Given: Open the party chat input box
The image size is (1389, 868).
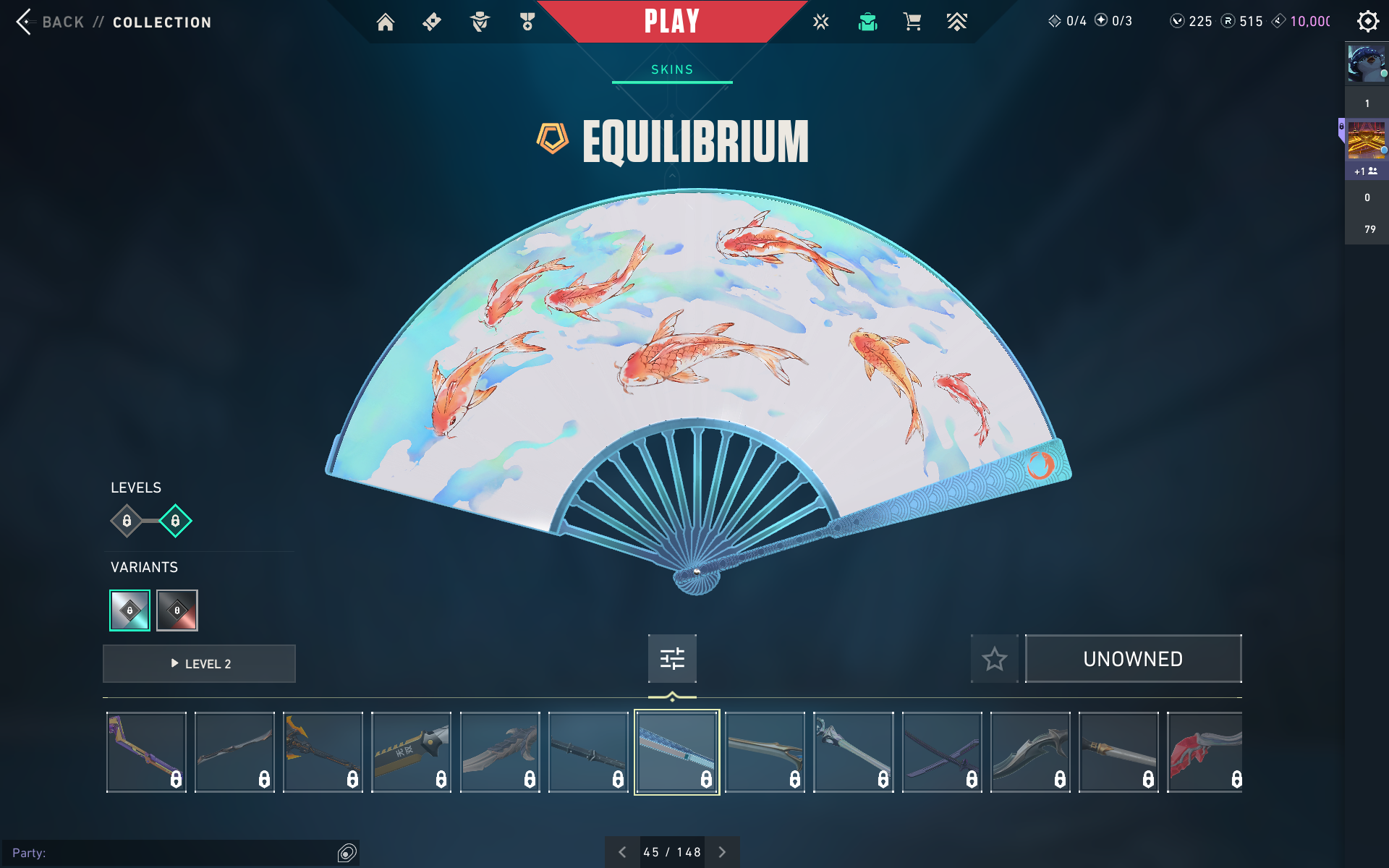Looking at the screenshot, I should 174,853.
